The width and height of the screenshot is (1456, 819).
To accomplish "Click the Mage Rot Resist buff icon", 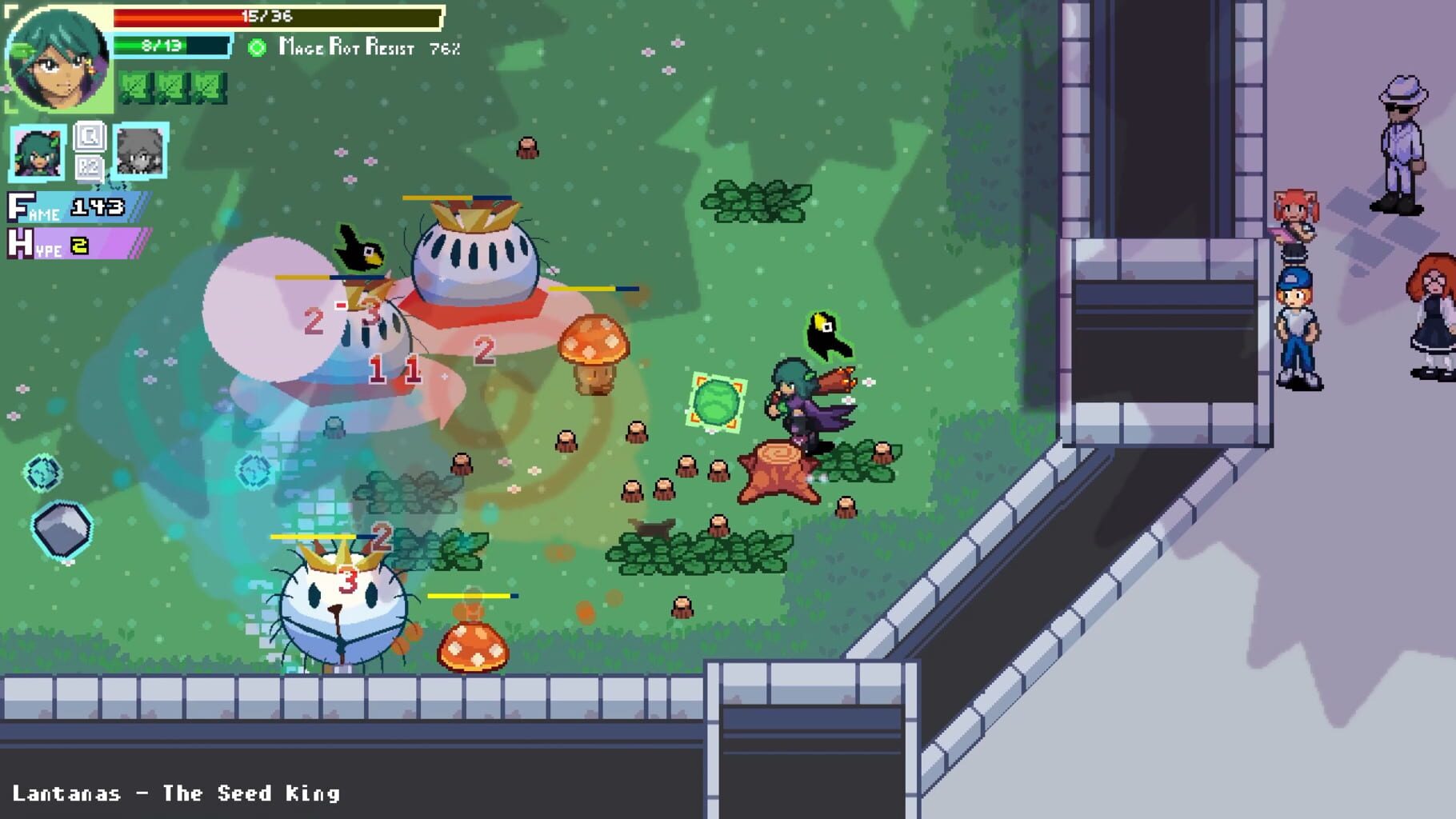I will (x=256, y=48).
